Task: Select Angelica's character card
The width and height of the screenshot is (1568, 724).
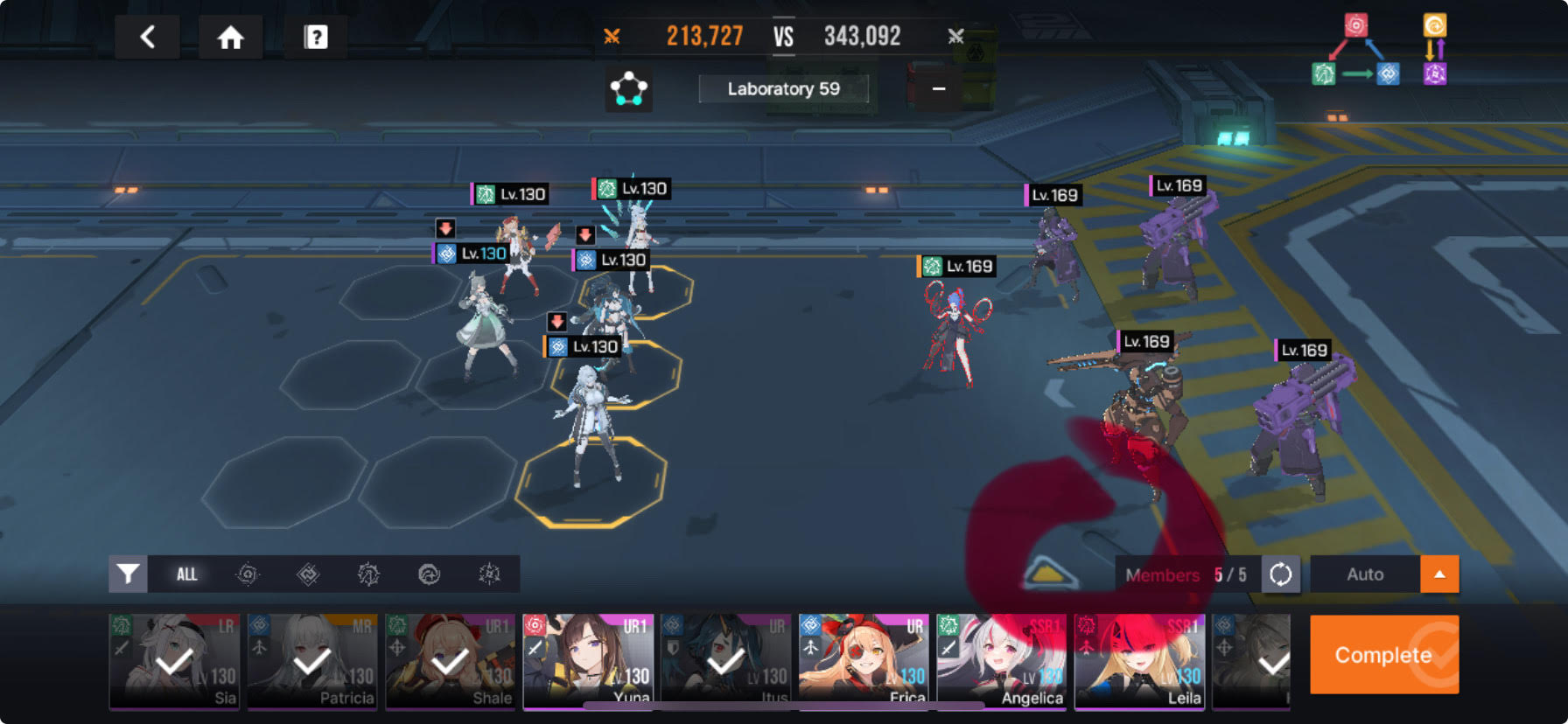Action: [x=1001, y=660]
